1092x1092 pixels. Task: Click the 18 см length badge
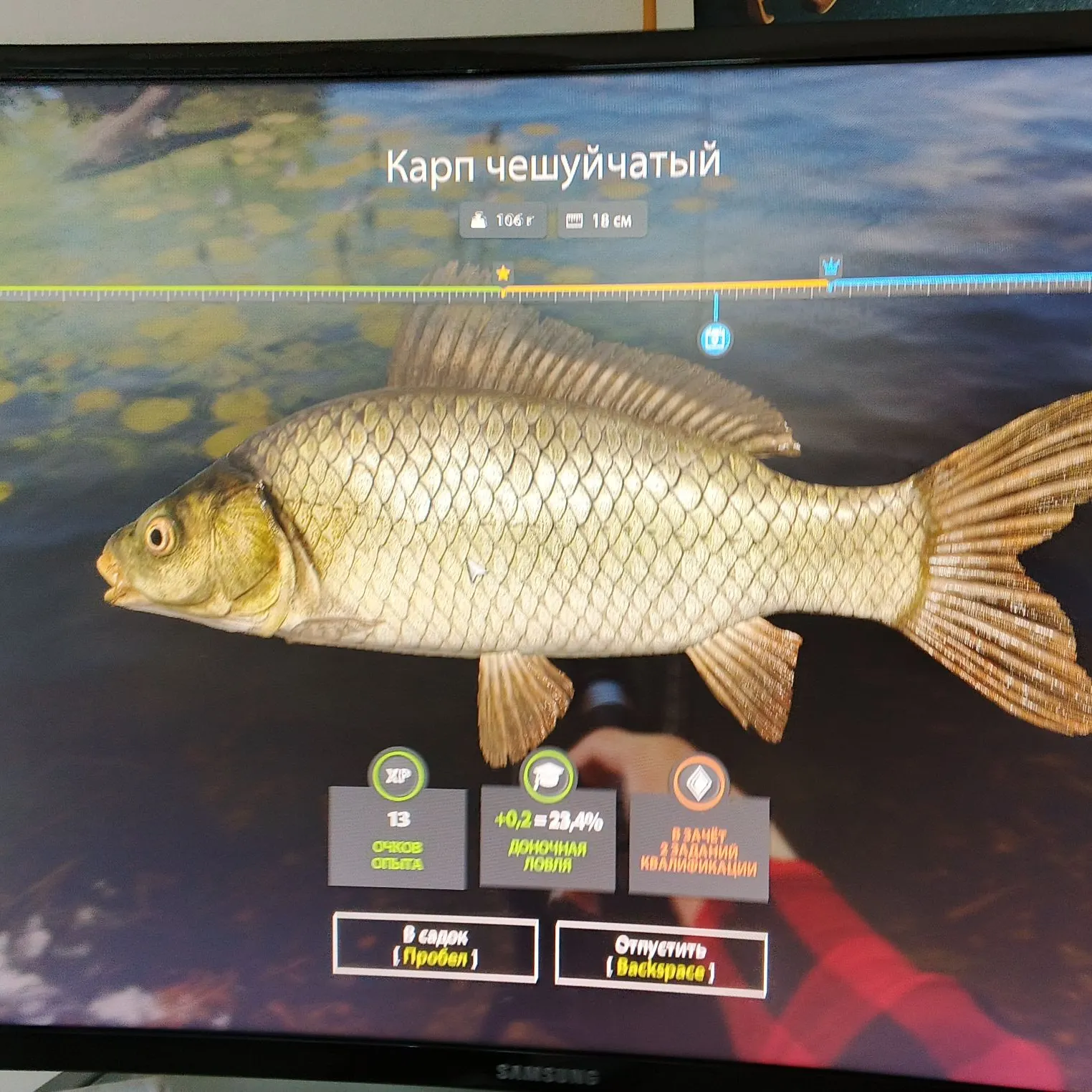[x=602, y=221]
